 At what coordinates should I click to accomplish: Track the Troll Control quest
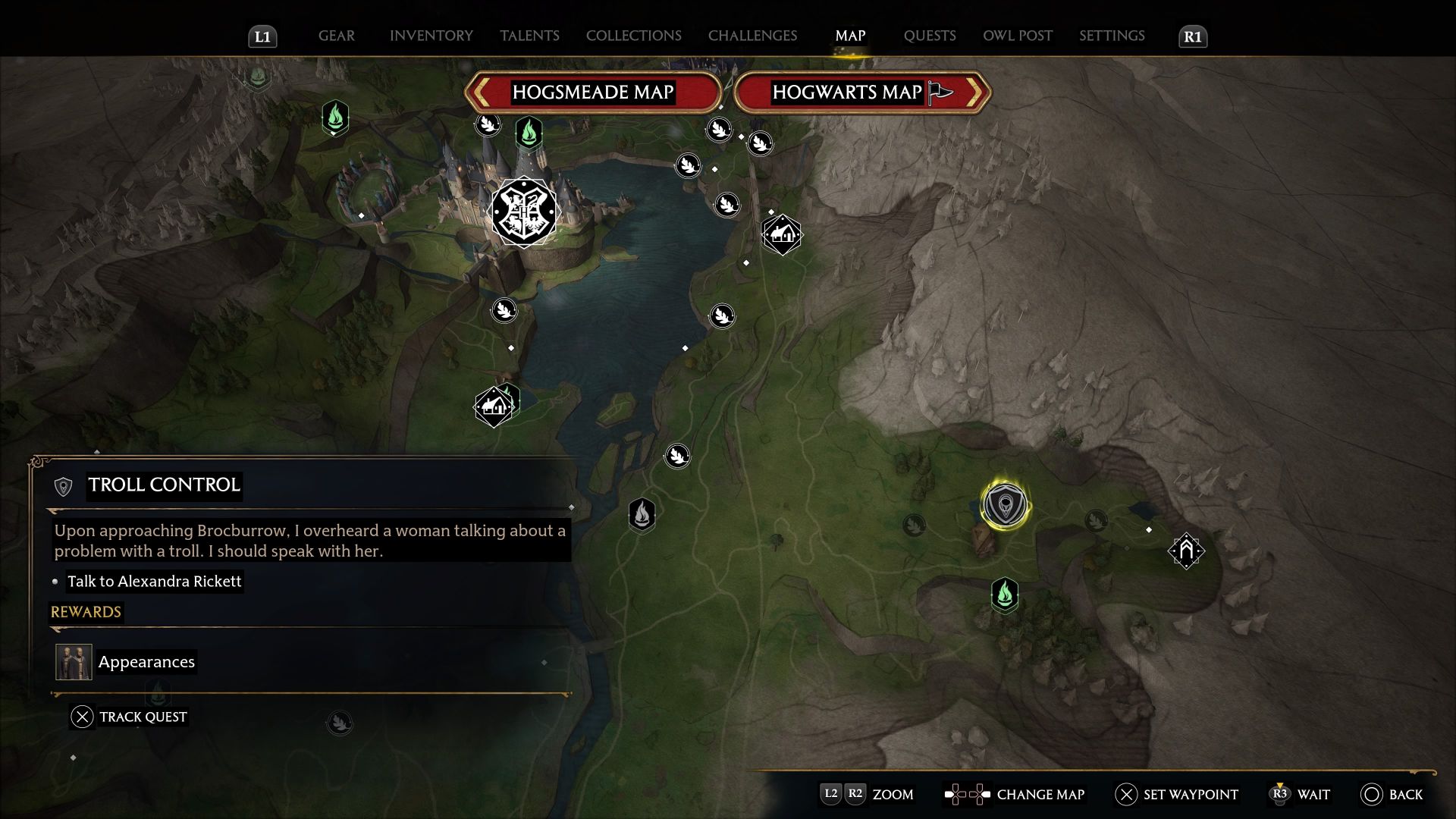[x=129, y=717]
